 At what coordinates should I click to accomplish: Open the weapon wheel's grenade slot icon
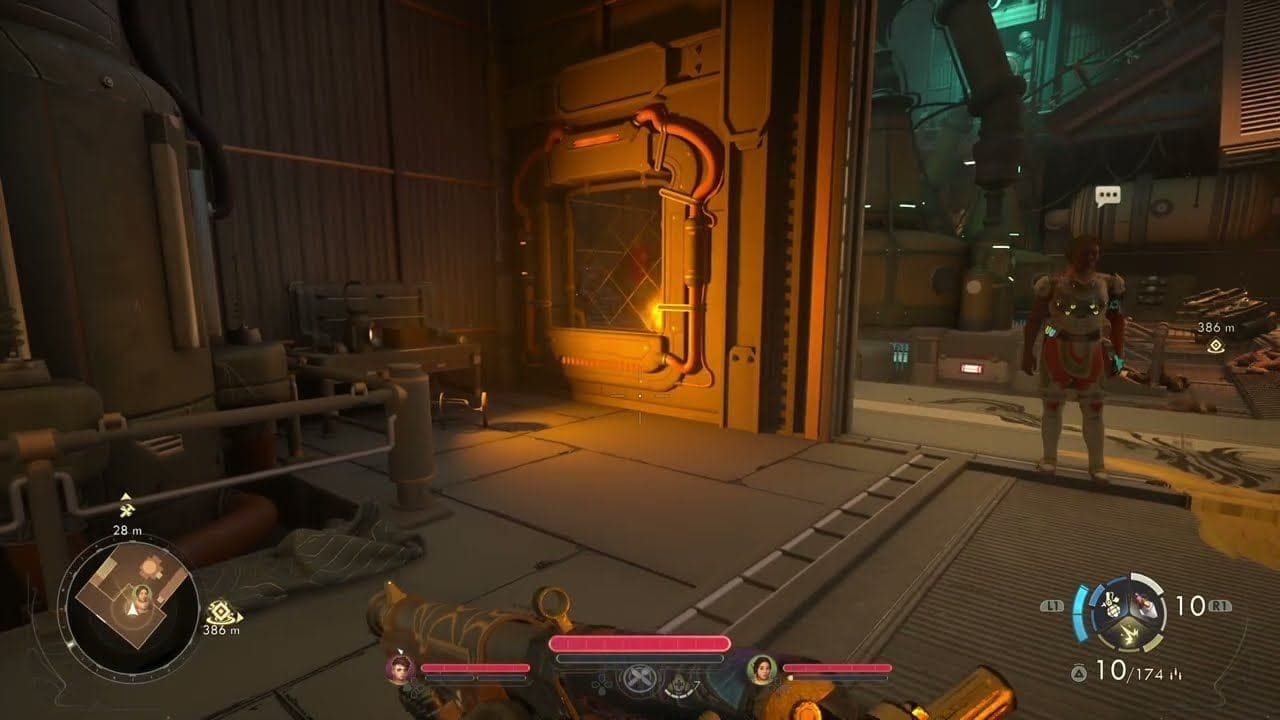[x=1112, y=604]
